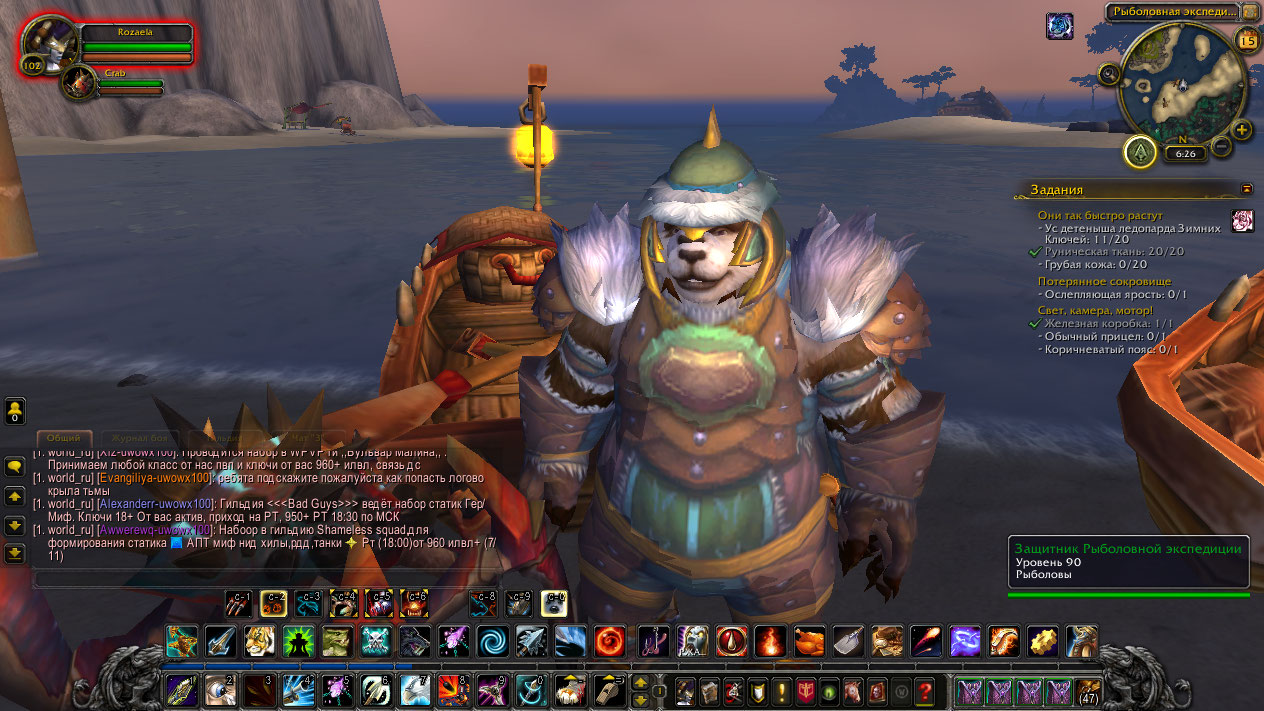
Task: Switch to the Общий chat tab
Action: tap(64, 438)
